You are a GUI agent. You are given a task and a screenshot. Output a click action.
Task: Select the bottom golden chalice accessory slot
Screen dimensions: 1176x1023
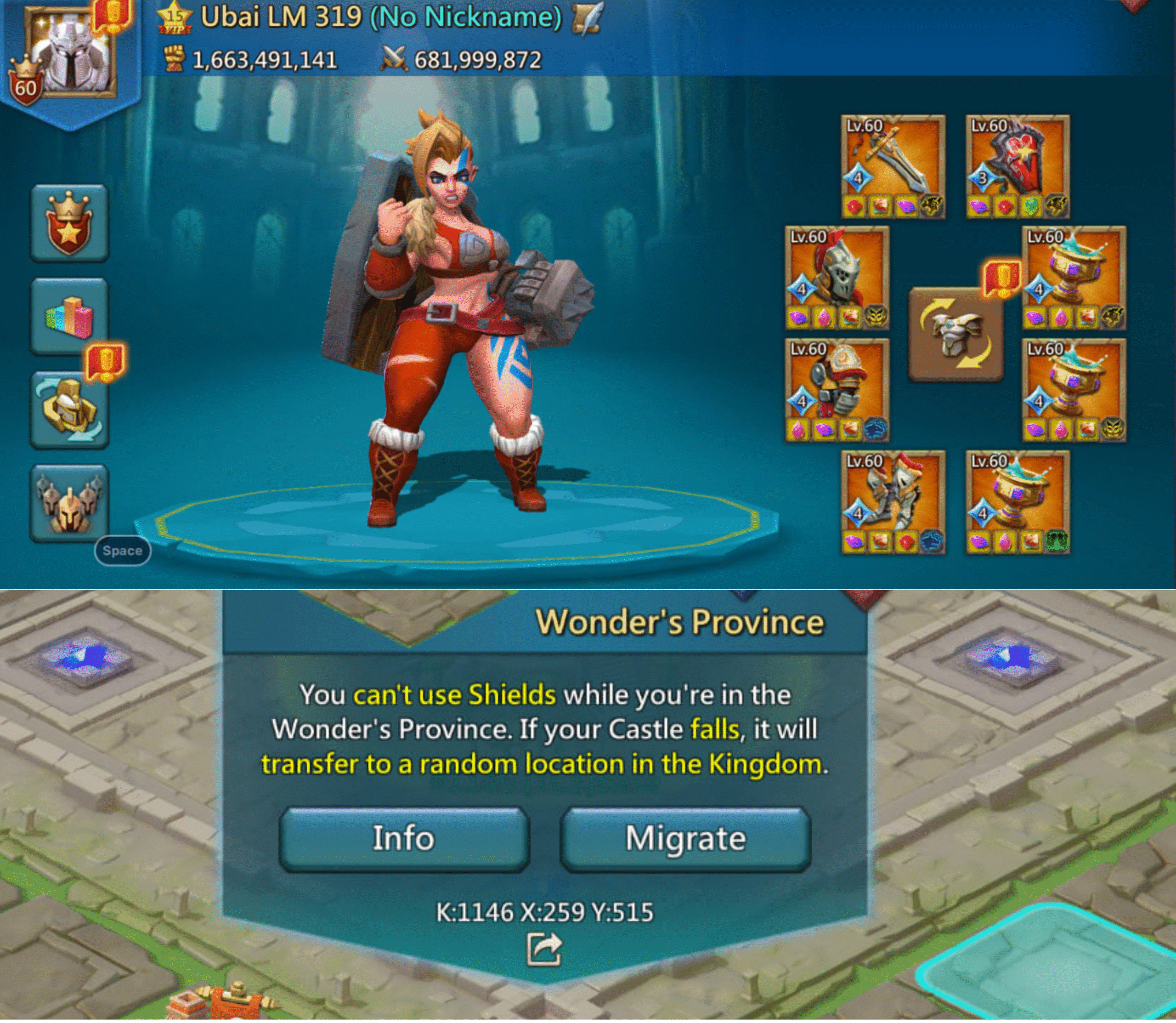(1018, 502)
